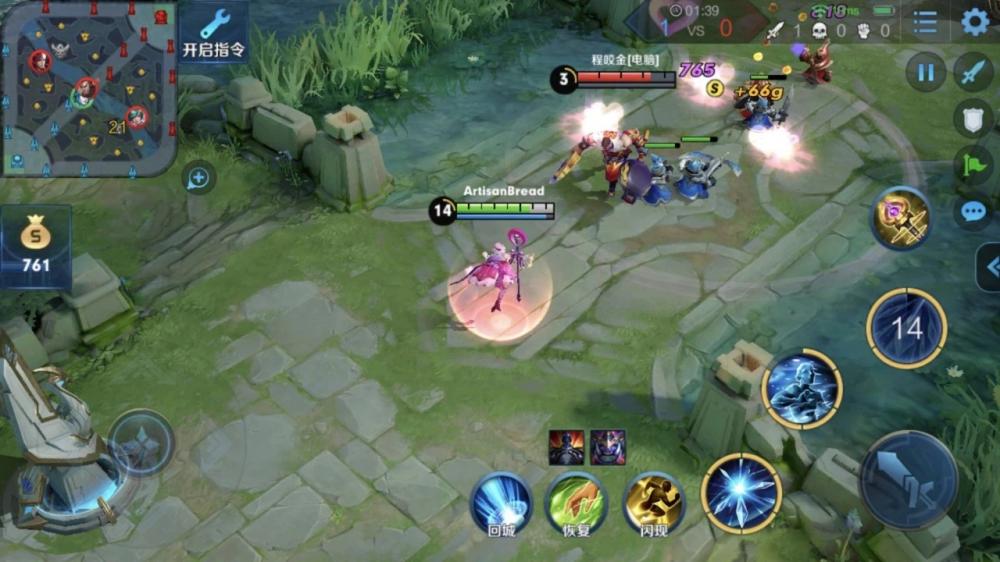Select the sword attack signal icon
This screenshot has height=562, width=1000.
click(x=973, y=72)
